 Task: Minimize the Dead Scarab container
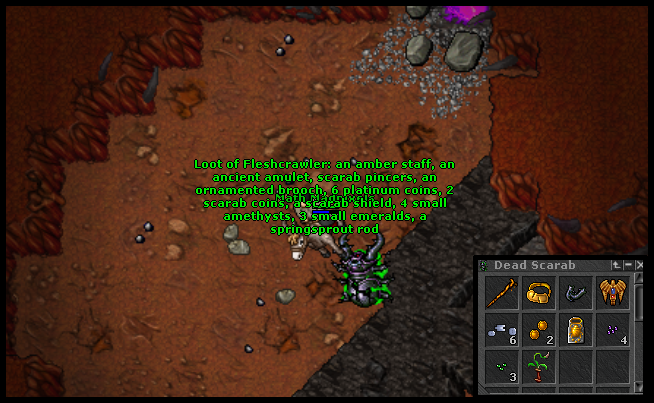(x=628, y=265)
